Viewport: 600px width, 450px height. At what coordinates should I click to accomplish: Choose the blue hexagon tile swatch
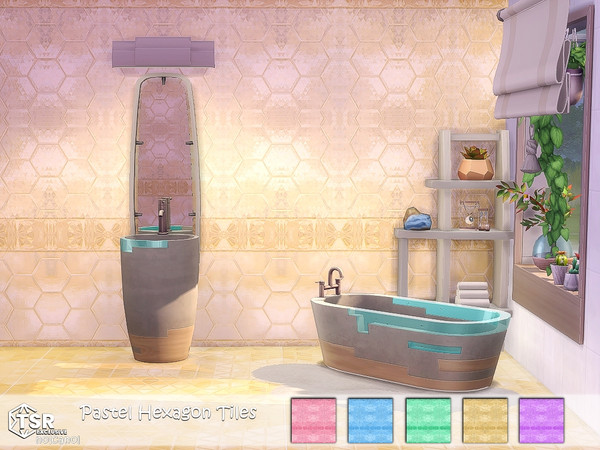click(x=370, y=419)
